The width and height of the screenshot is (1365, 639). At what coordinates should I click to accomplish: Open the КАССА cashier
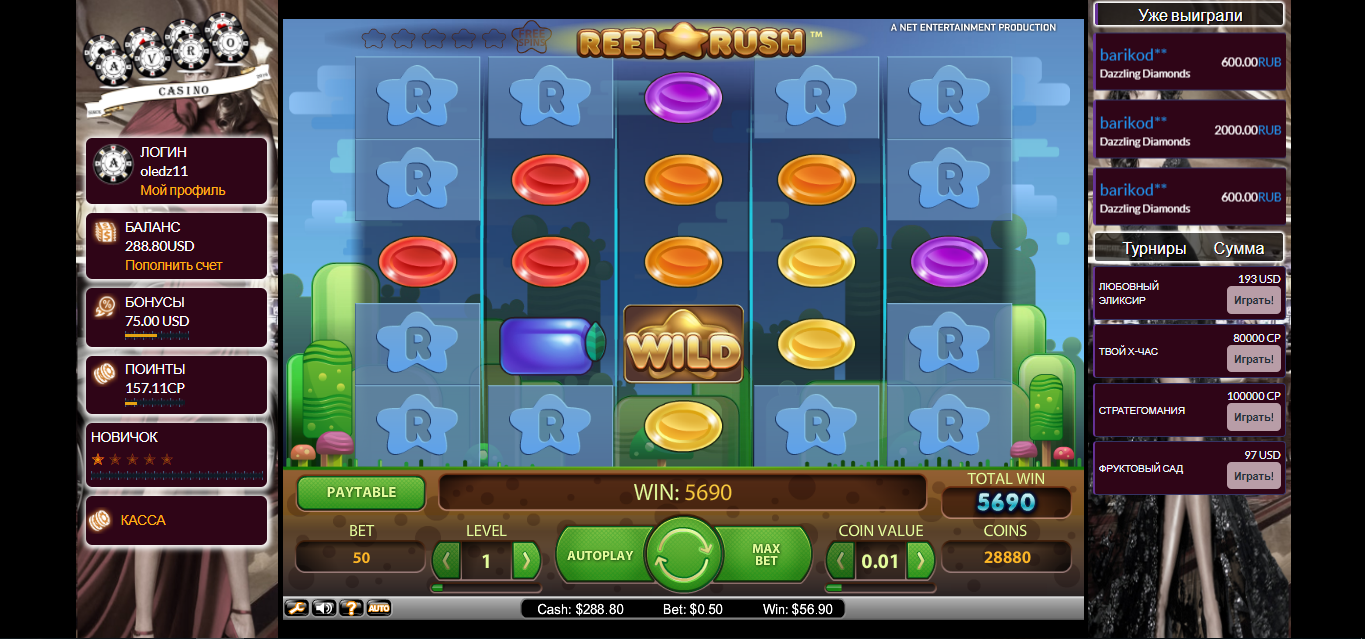pyautogui.click(x=143, y=520)
